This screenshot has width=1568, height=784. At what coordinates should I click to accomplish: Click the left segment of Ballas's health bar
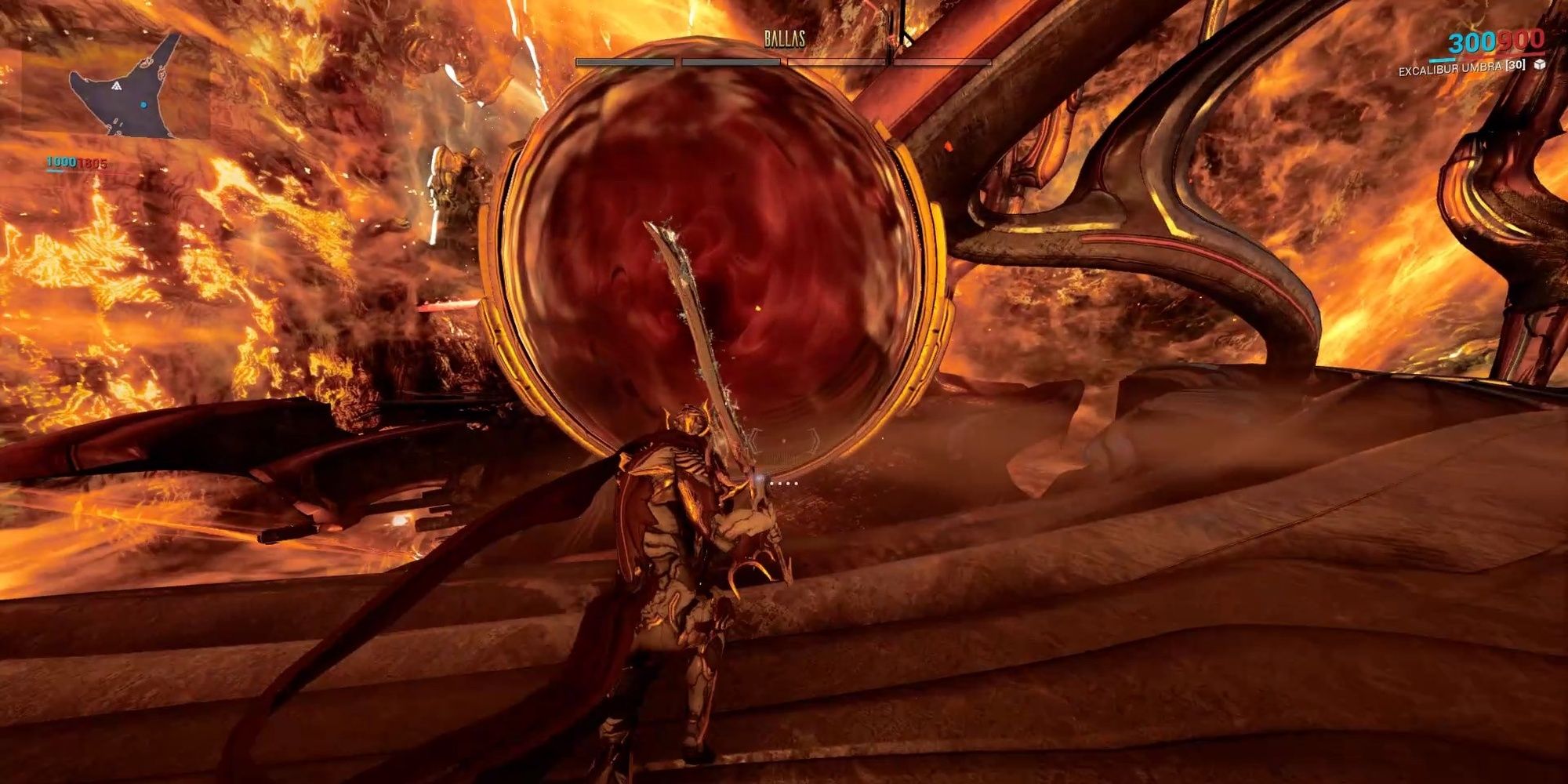tap(624, 61)
